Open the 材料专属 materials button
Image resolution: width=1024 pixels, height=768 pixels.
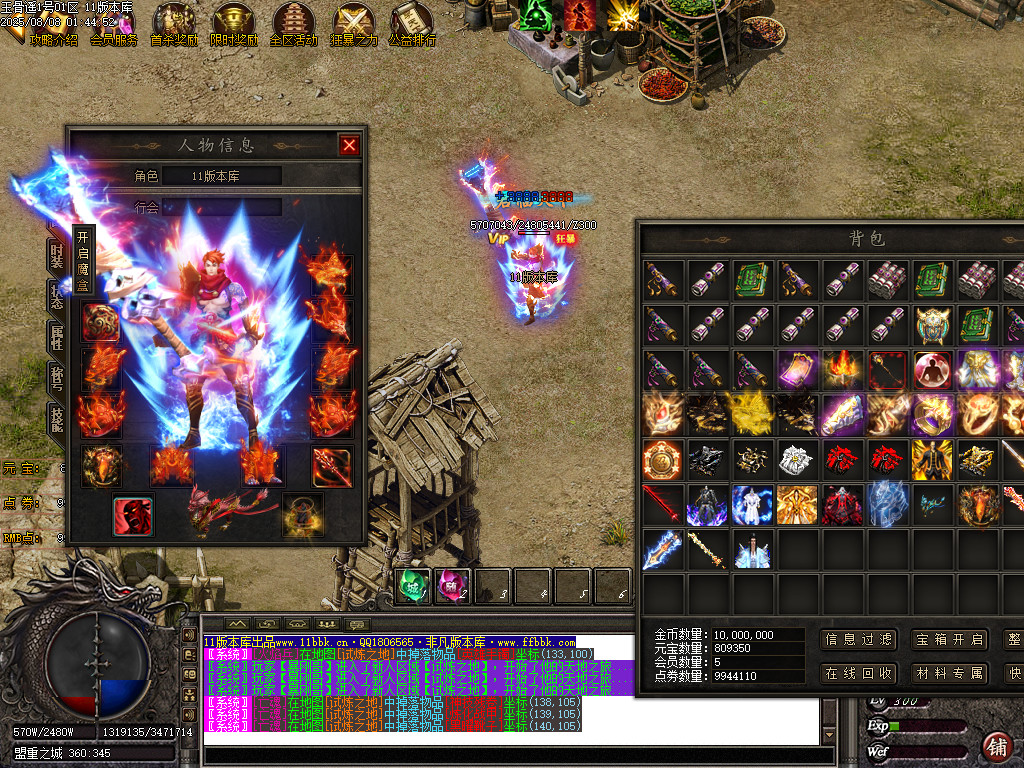(949, 673)
